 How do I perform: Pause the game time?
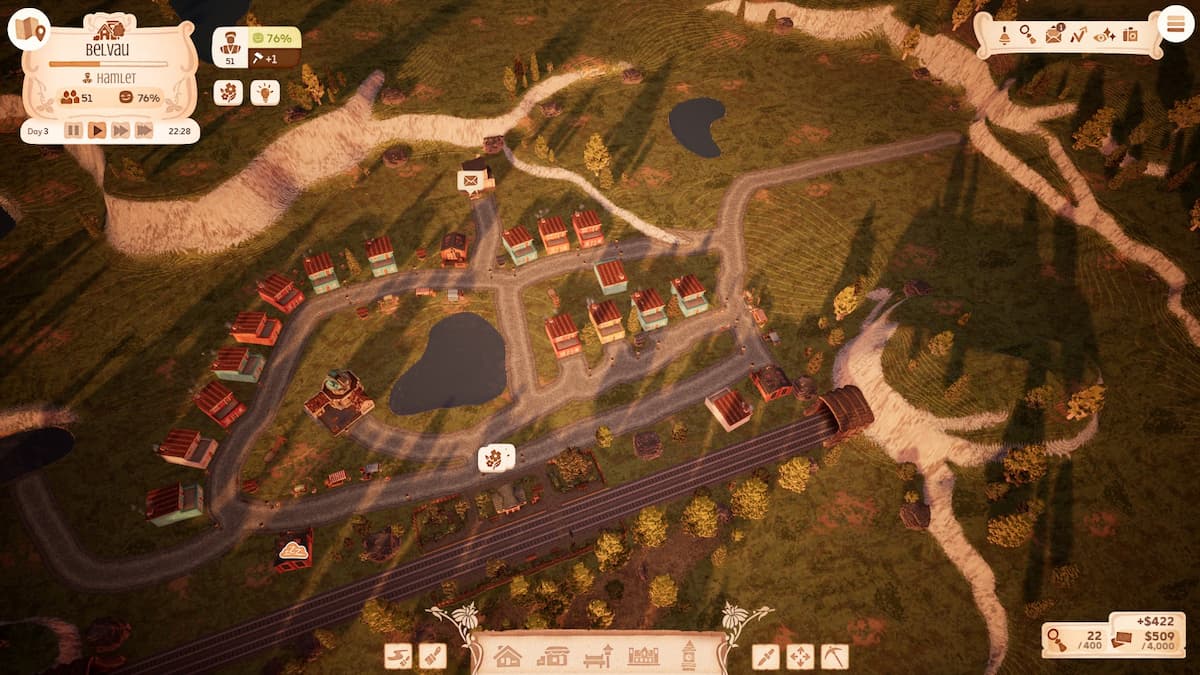click(x=73, y=130)
